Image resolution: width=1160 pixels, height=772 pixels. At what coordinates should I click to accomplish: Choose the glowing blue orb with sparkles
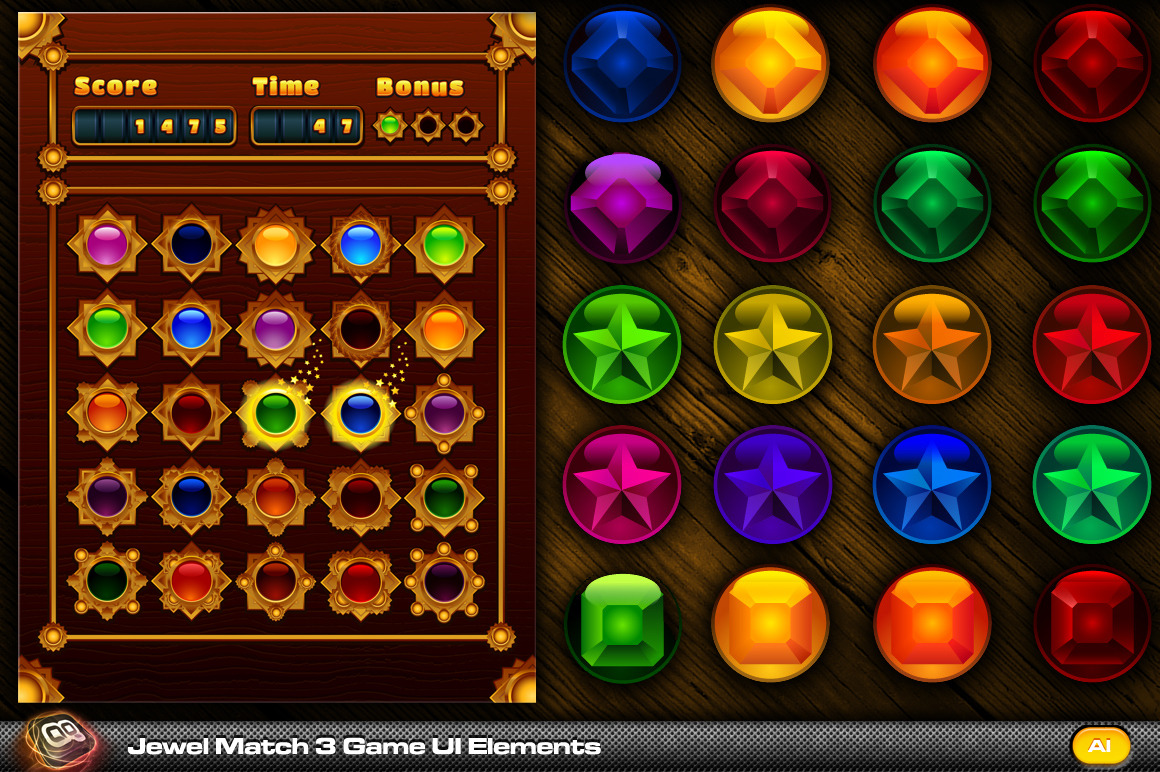point(360,412)
